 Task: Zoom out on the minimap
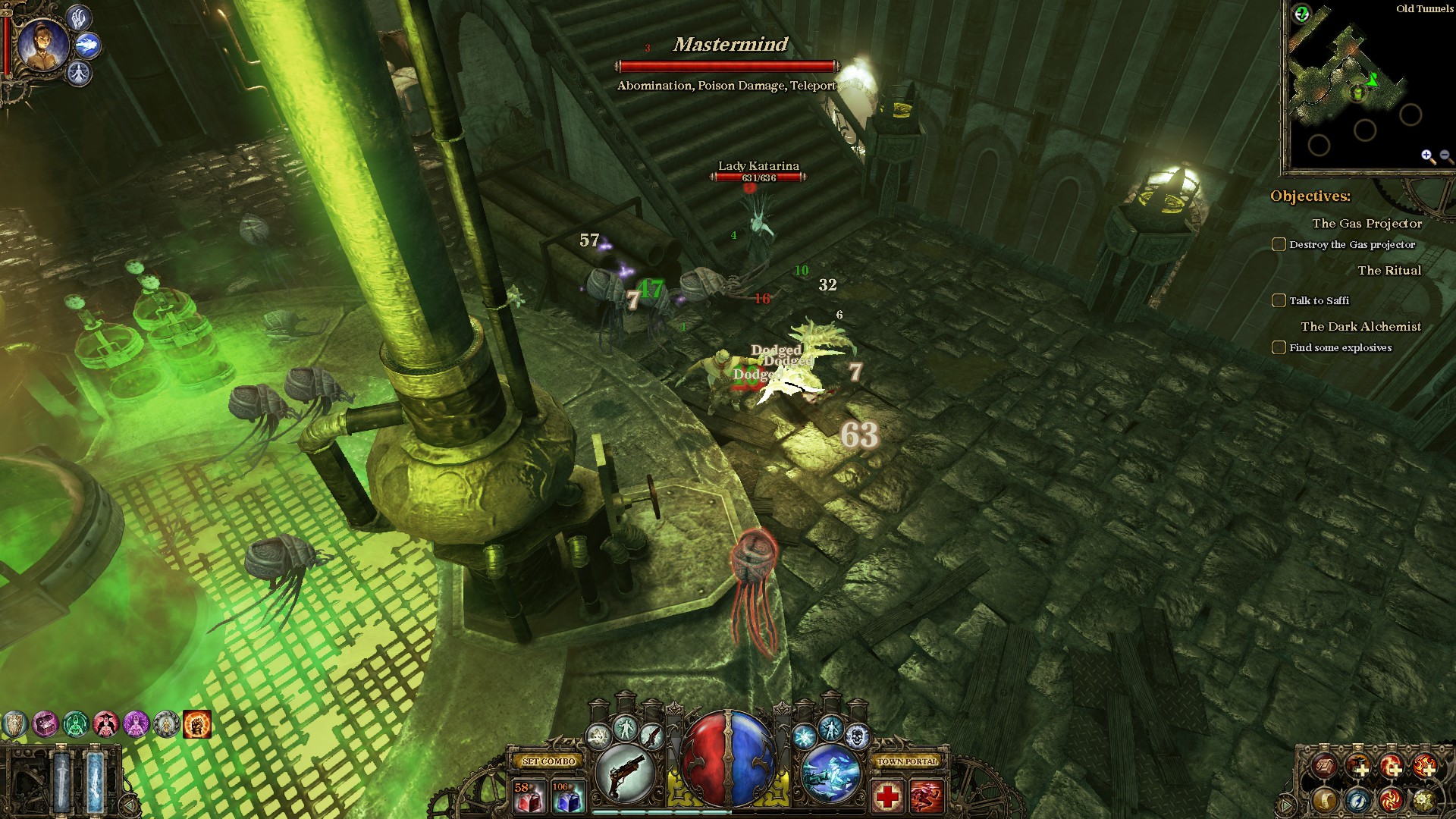(x=1445, y=156)
